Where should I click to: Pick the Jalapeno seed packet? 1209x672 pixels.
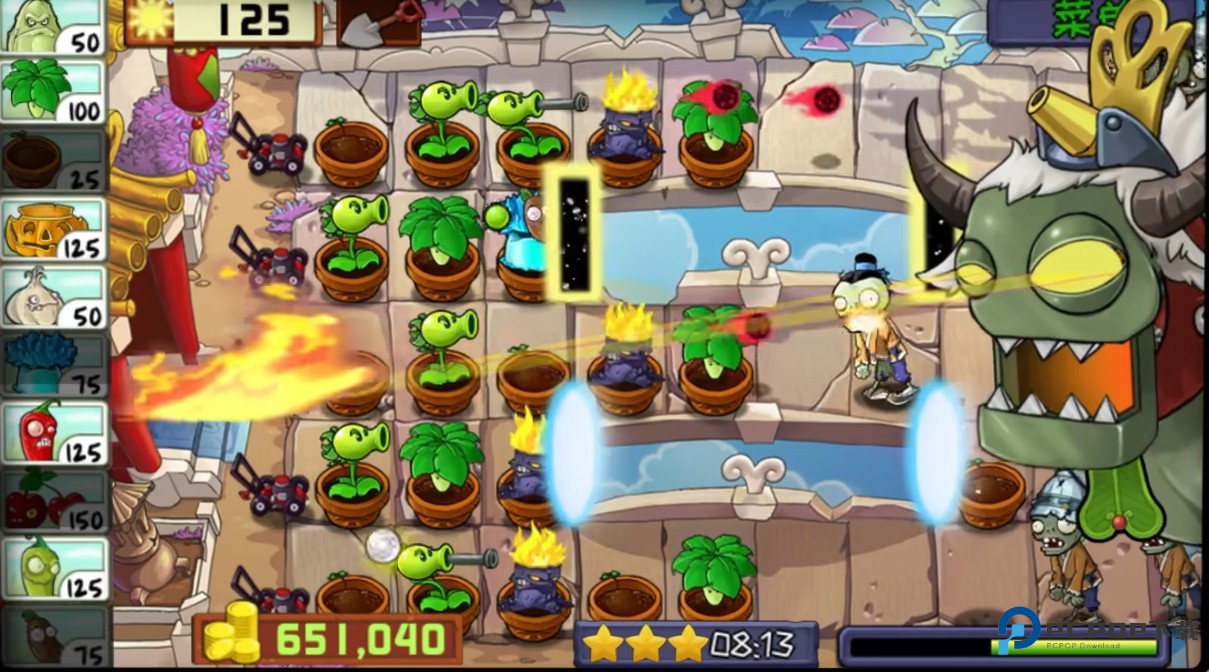54,433
